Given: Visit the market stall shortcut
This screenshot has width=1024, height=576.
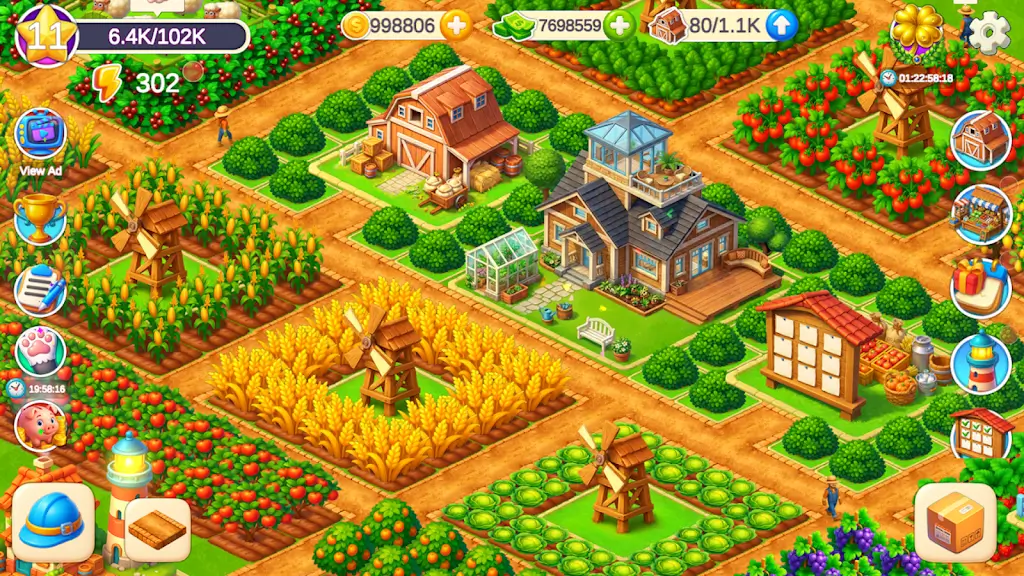Looking at the screenshot, I should click(x=980, y=214).
